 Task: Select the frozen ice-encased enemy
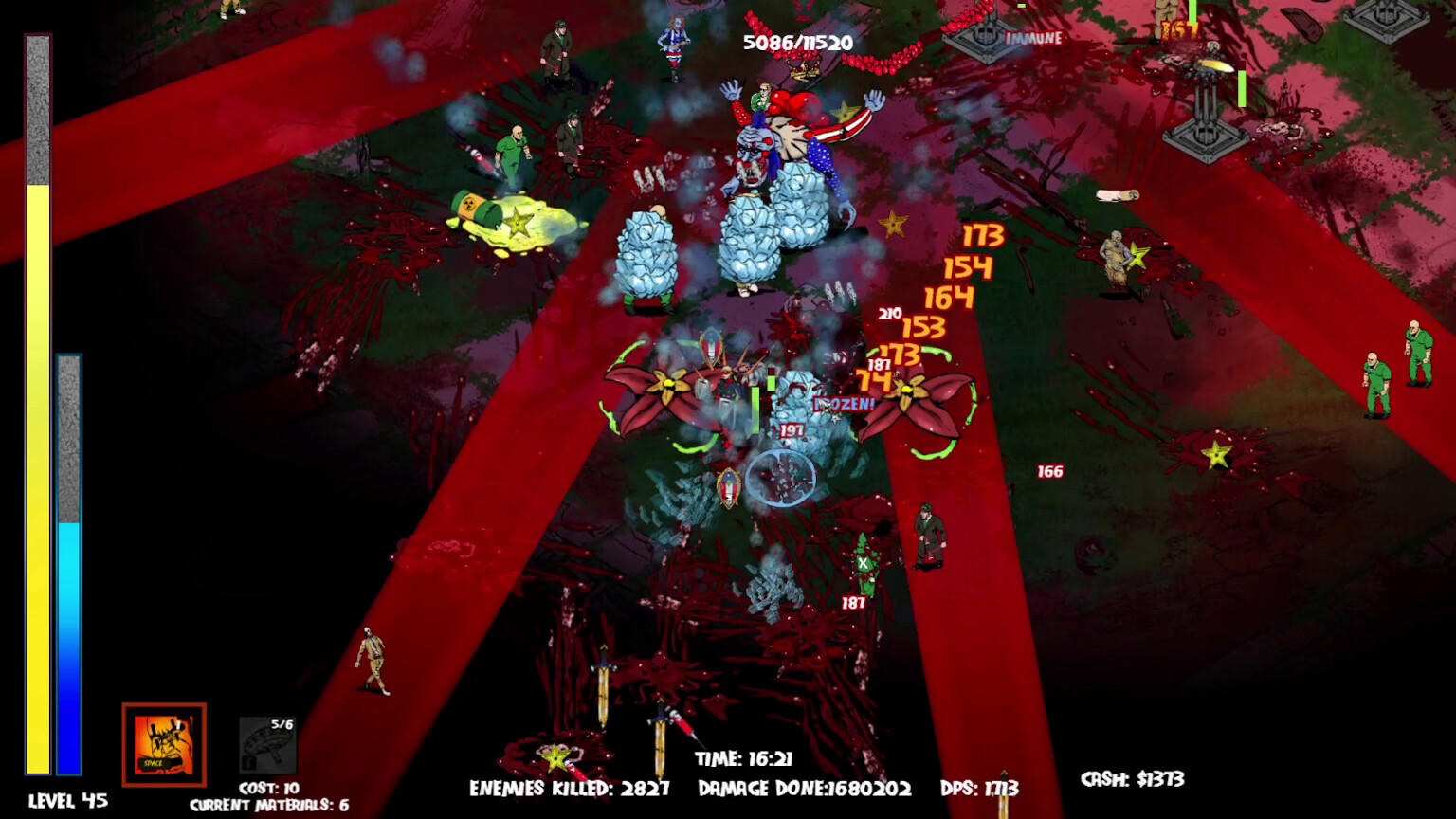(x=799, y=417)
